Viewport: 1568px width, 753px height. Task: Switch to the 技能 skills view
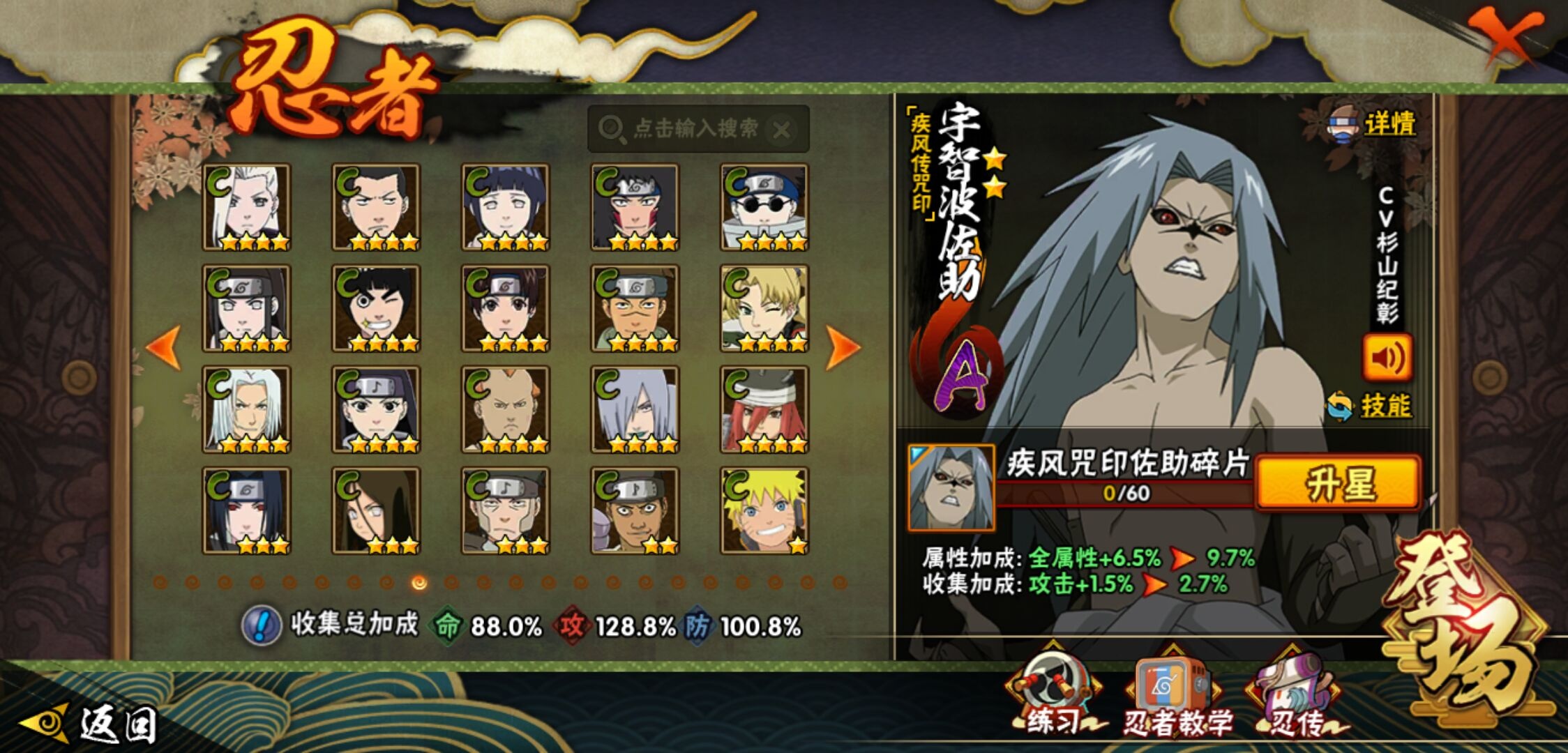[1371, 406]
